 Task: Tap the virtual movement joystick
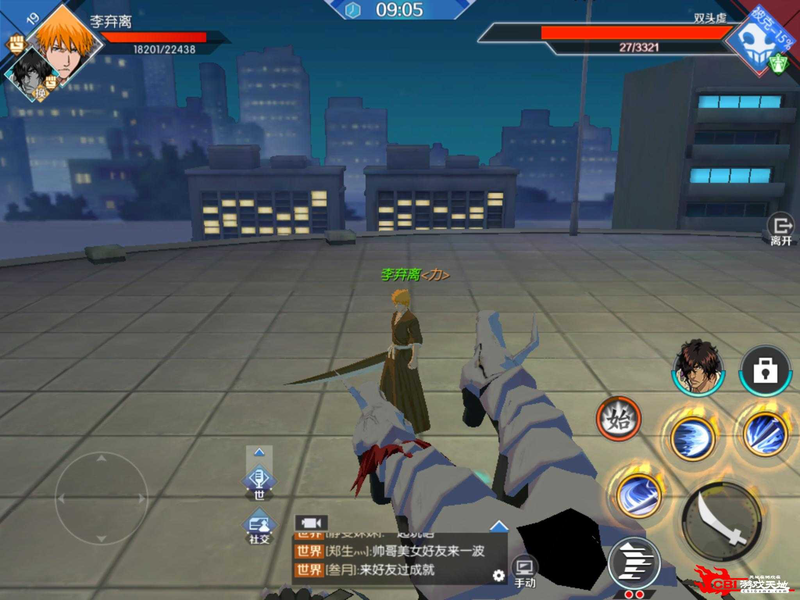pos(101,497)
